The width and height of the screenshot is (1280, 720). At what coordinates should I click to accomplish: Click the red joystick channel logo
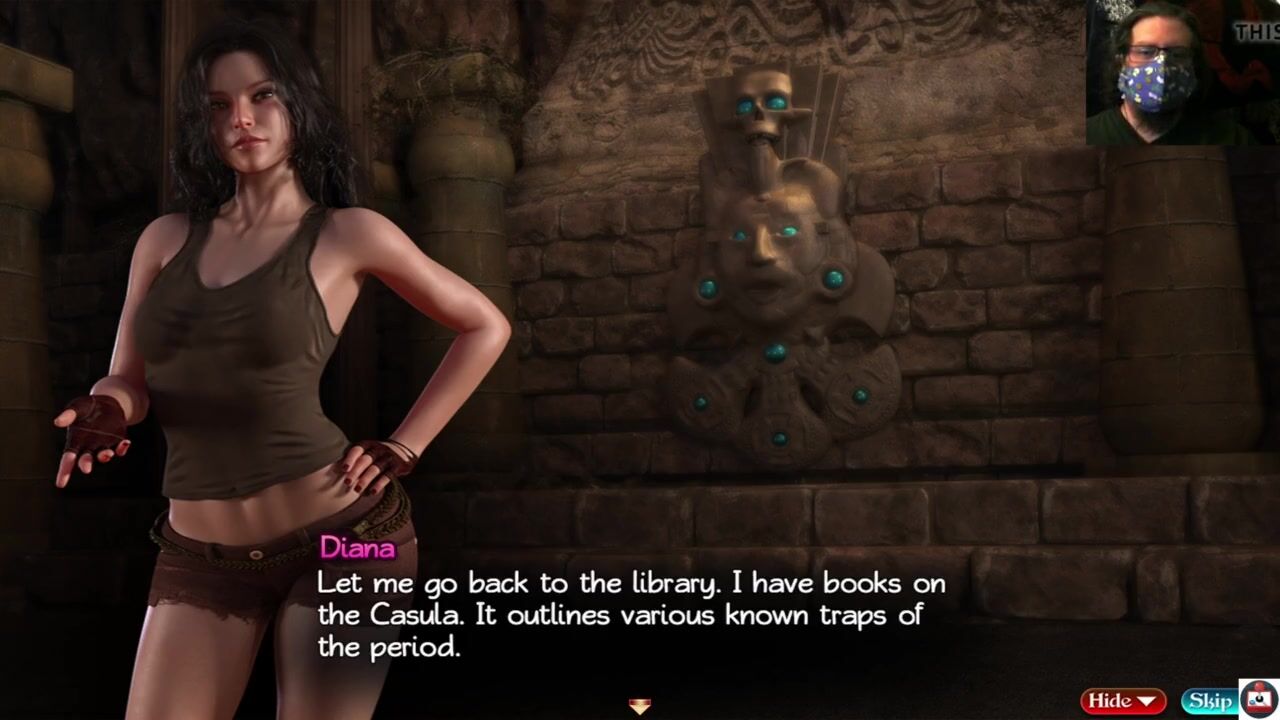(x=1258, y=699)
